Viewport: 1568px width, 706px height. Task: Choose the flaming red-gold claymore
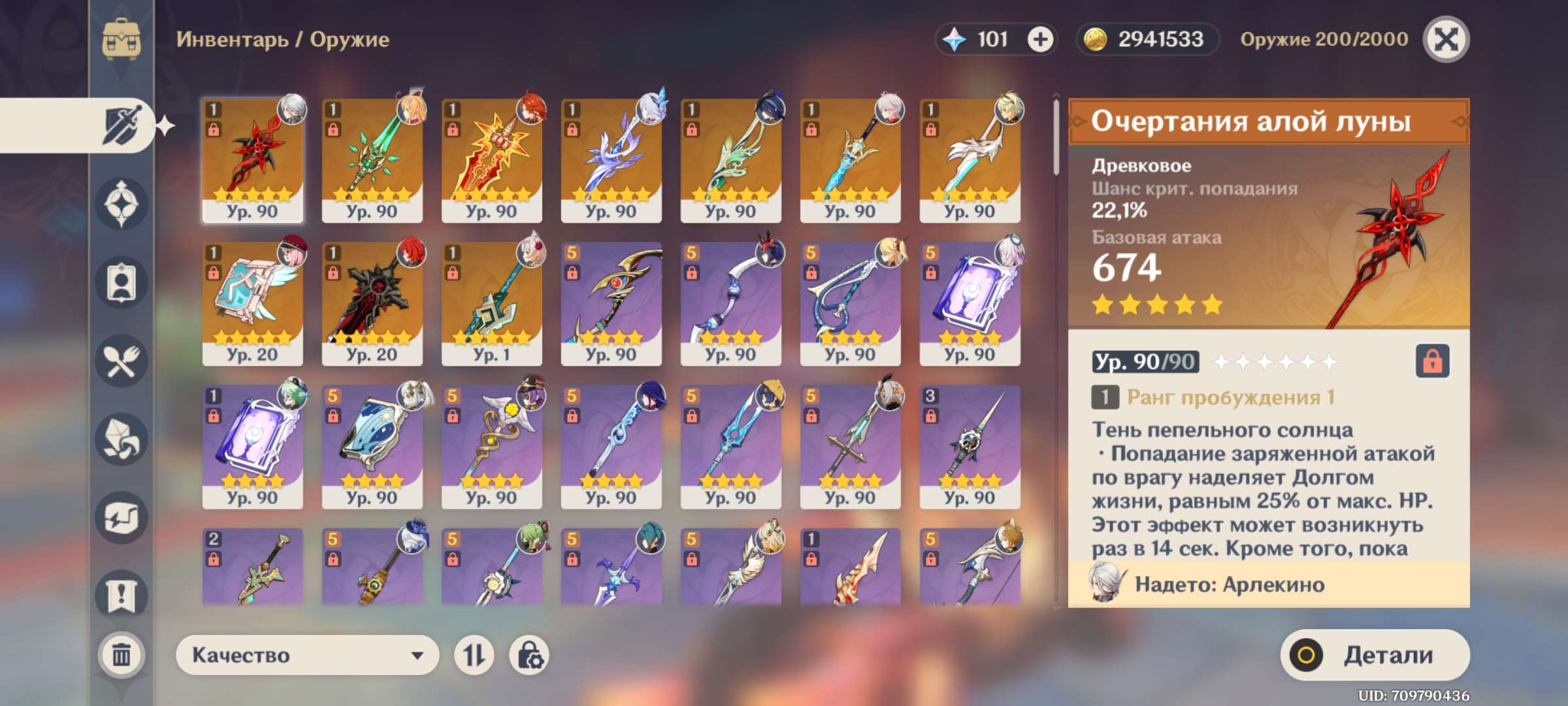[491, 160]
